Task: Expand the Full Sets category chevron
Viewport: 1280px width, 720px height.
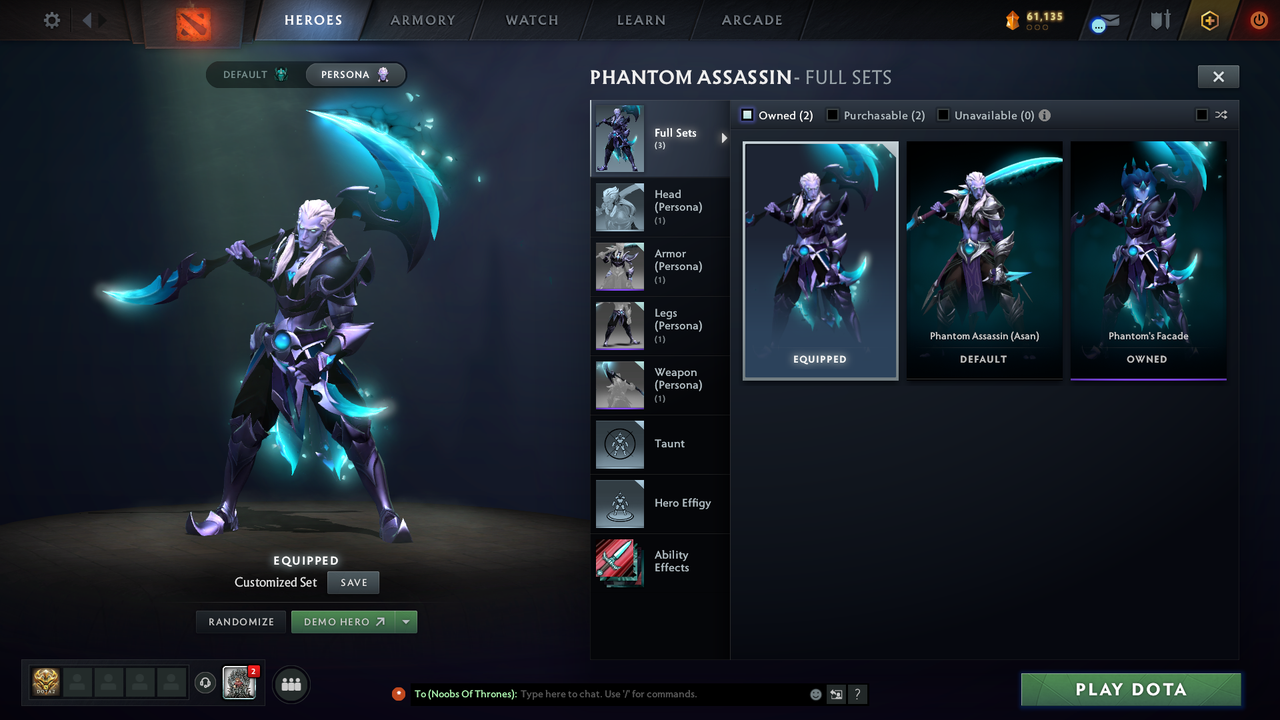Action: [725, 139]
